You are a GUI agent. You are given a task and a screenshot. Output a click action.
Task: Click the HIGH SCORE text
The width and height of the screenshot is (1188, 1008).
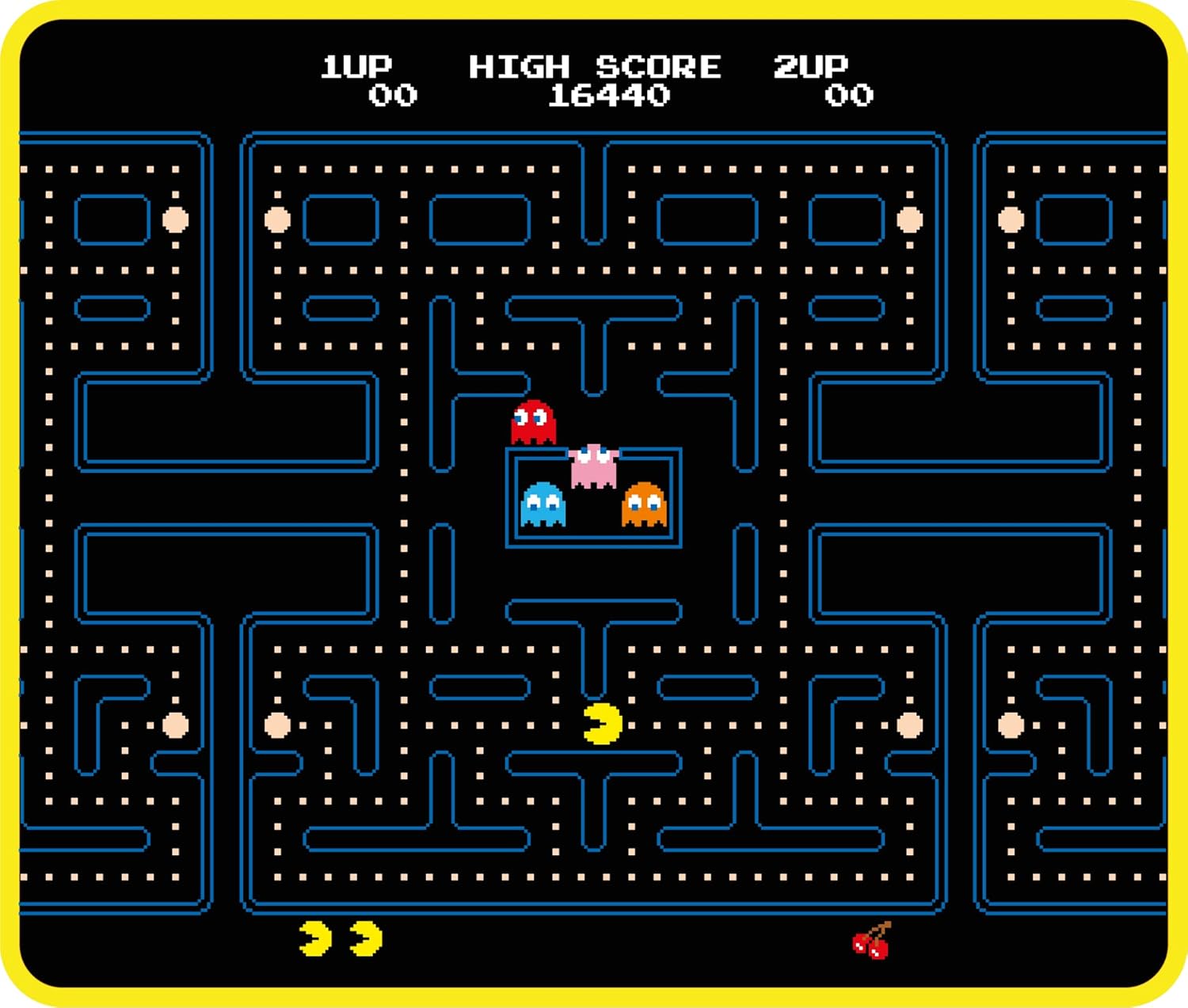(596, 67)
